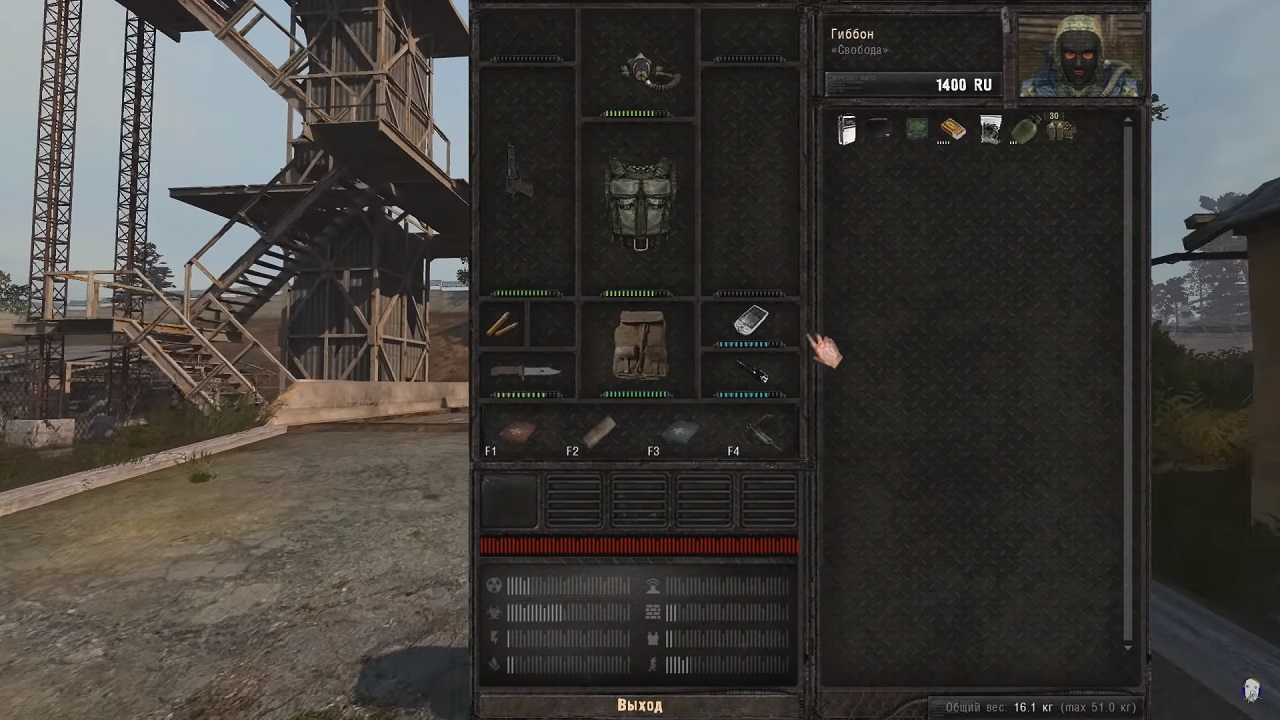Choose the combat knife slot
This screenshot has width=1280, height=720.
point(526,372)
